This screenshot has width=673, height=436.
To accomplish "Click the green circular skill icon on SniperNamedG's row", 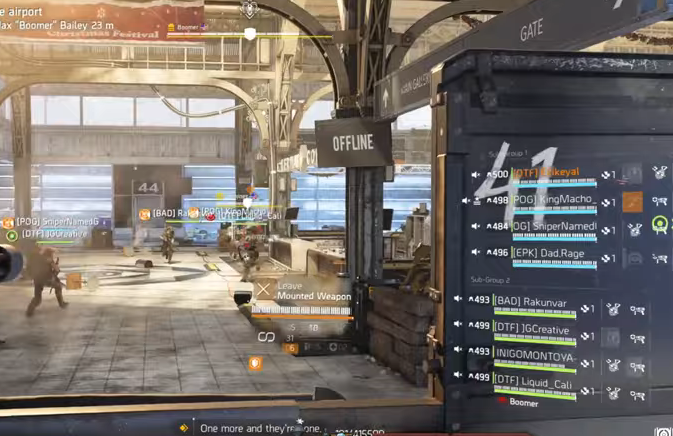I will point(660,225).
